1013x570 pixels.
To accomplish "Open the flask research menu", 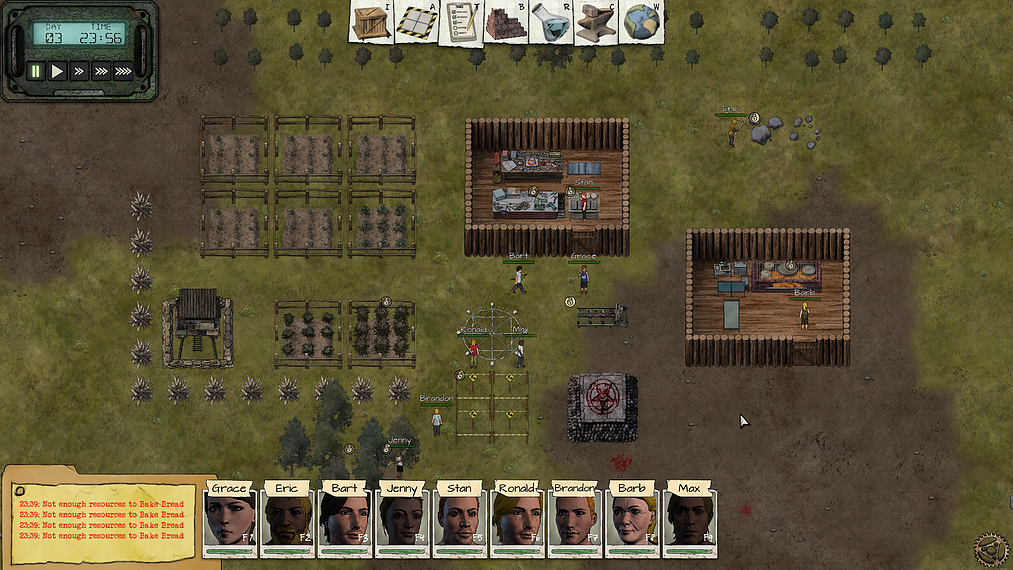I will coord(551,22).
